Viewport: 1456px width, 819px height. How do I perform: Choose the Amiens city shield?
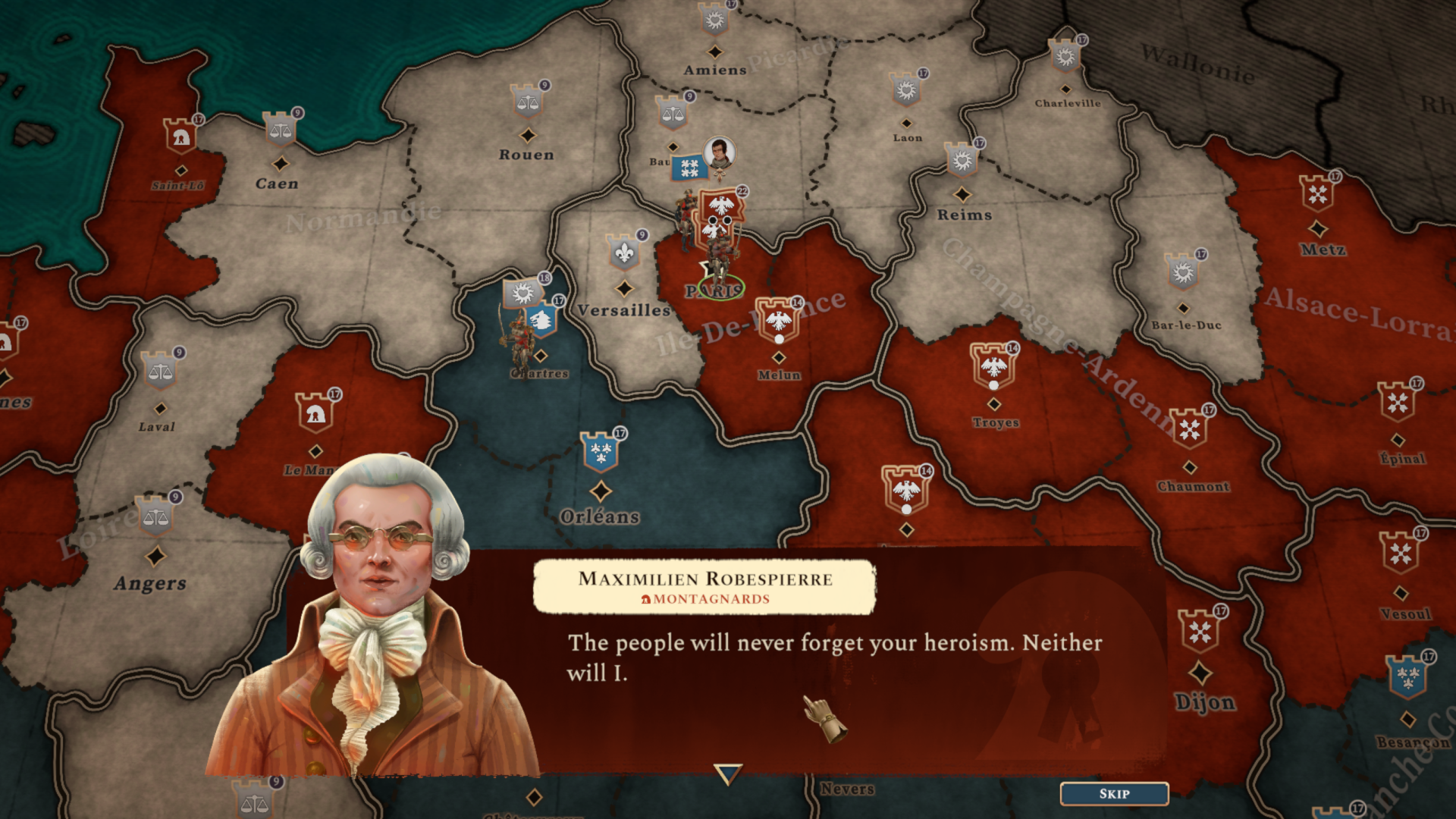[714, 20]
